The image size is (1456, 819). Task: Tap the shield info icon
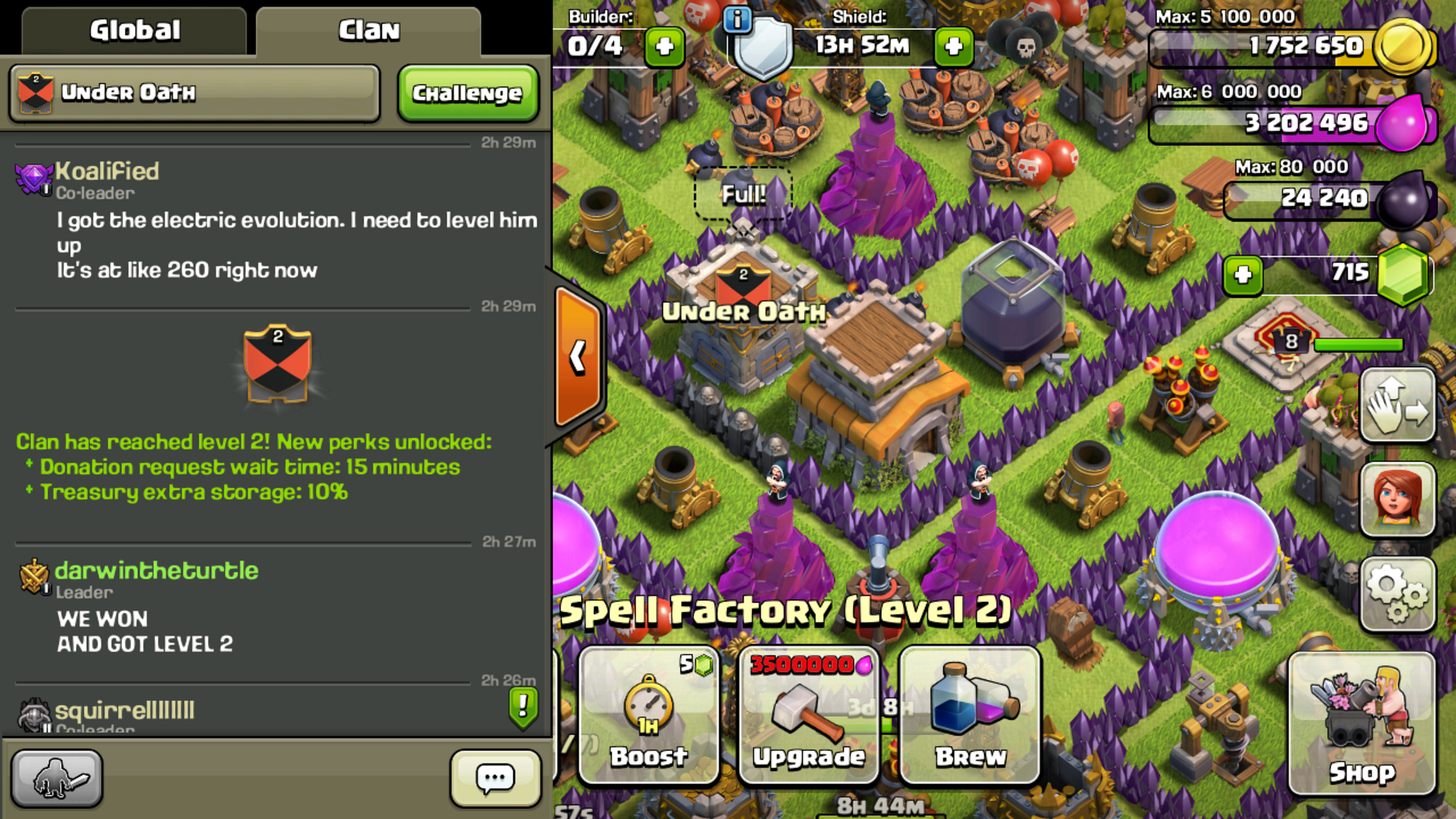click(736, 19)
